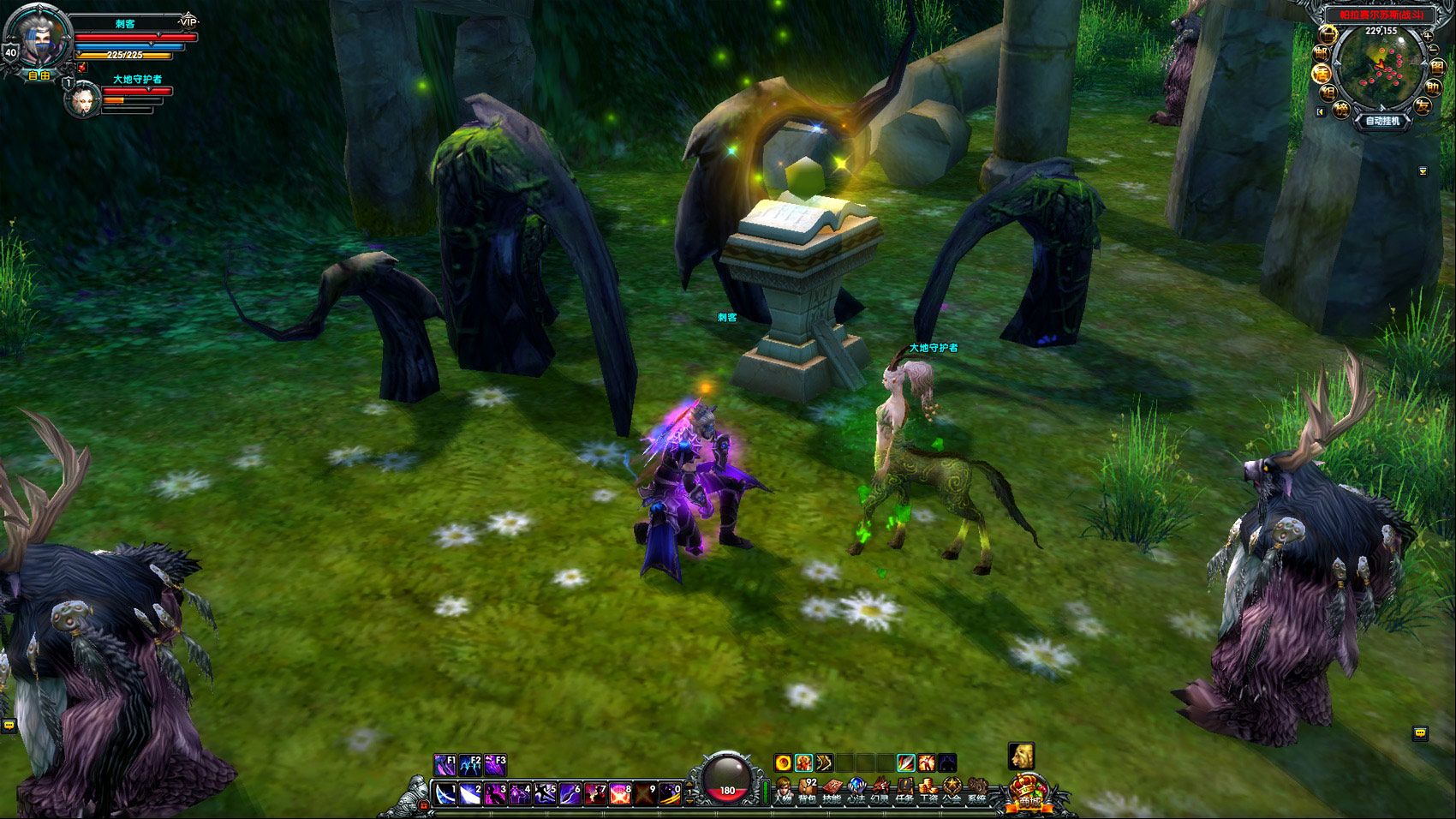Open the 人物 character panel

coord(783,791)
